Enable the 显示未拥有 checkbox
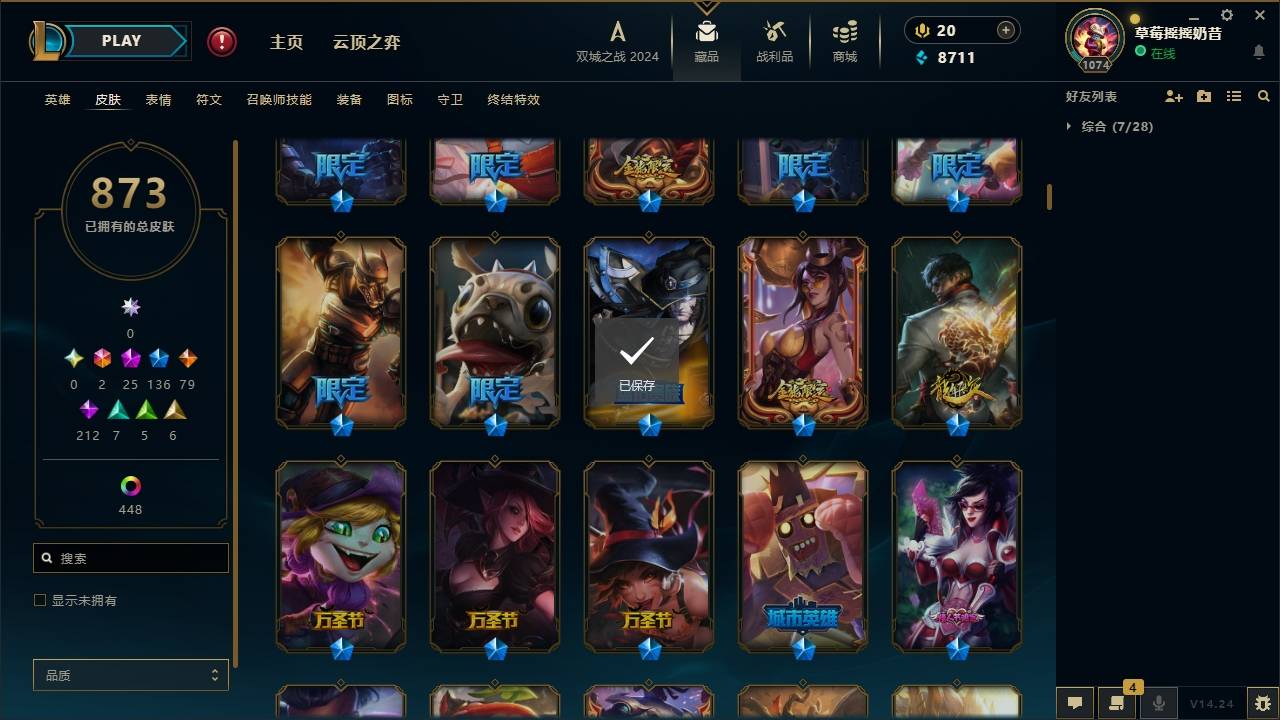 (38, 600)
